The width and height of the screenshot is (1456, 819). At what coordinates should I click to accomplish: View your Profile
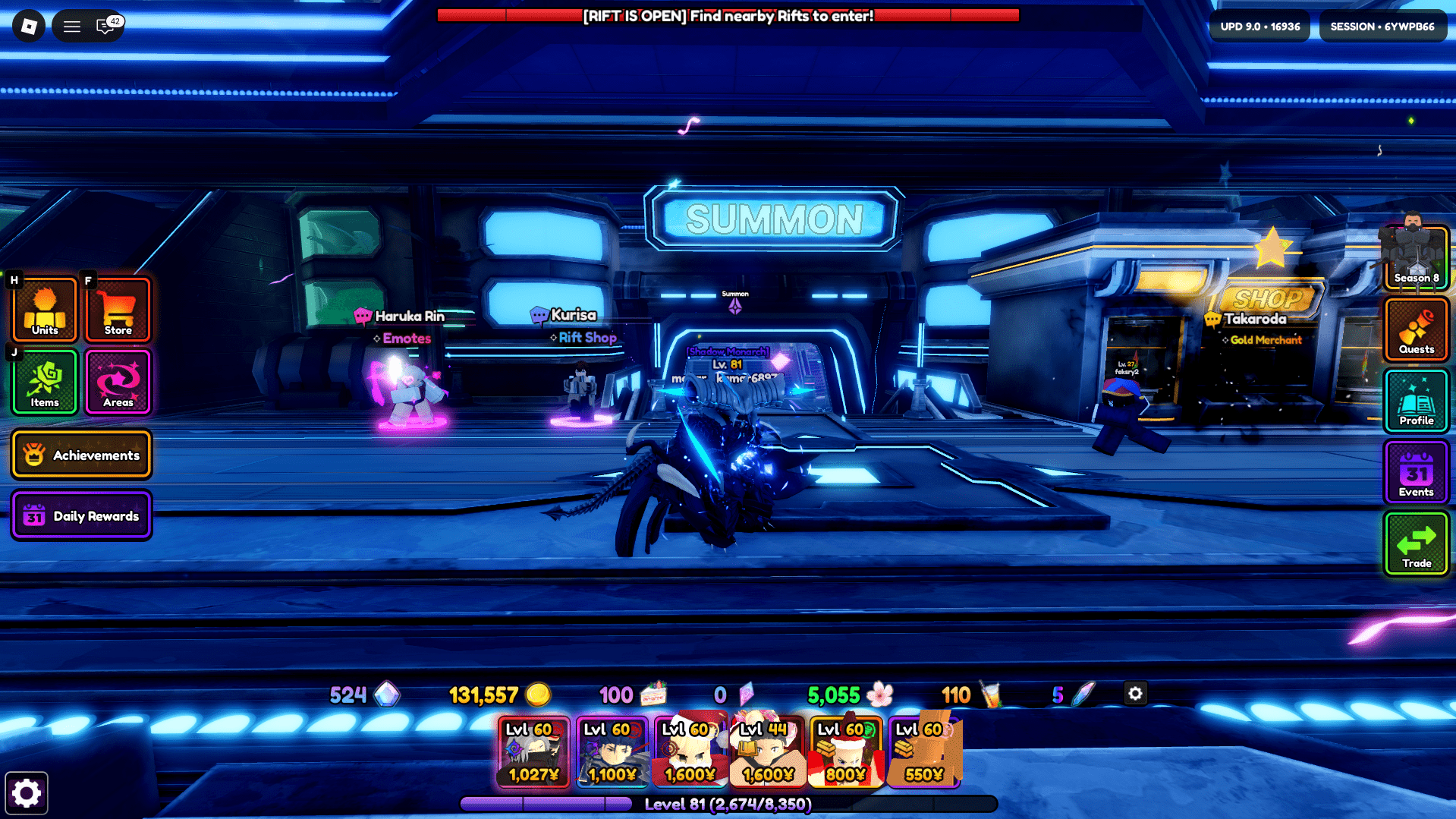(1416, 400)
